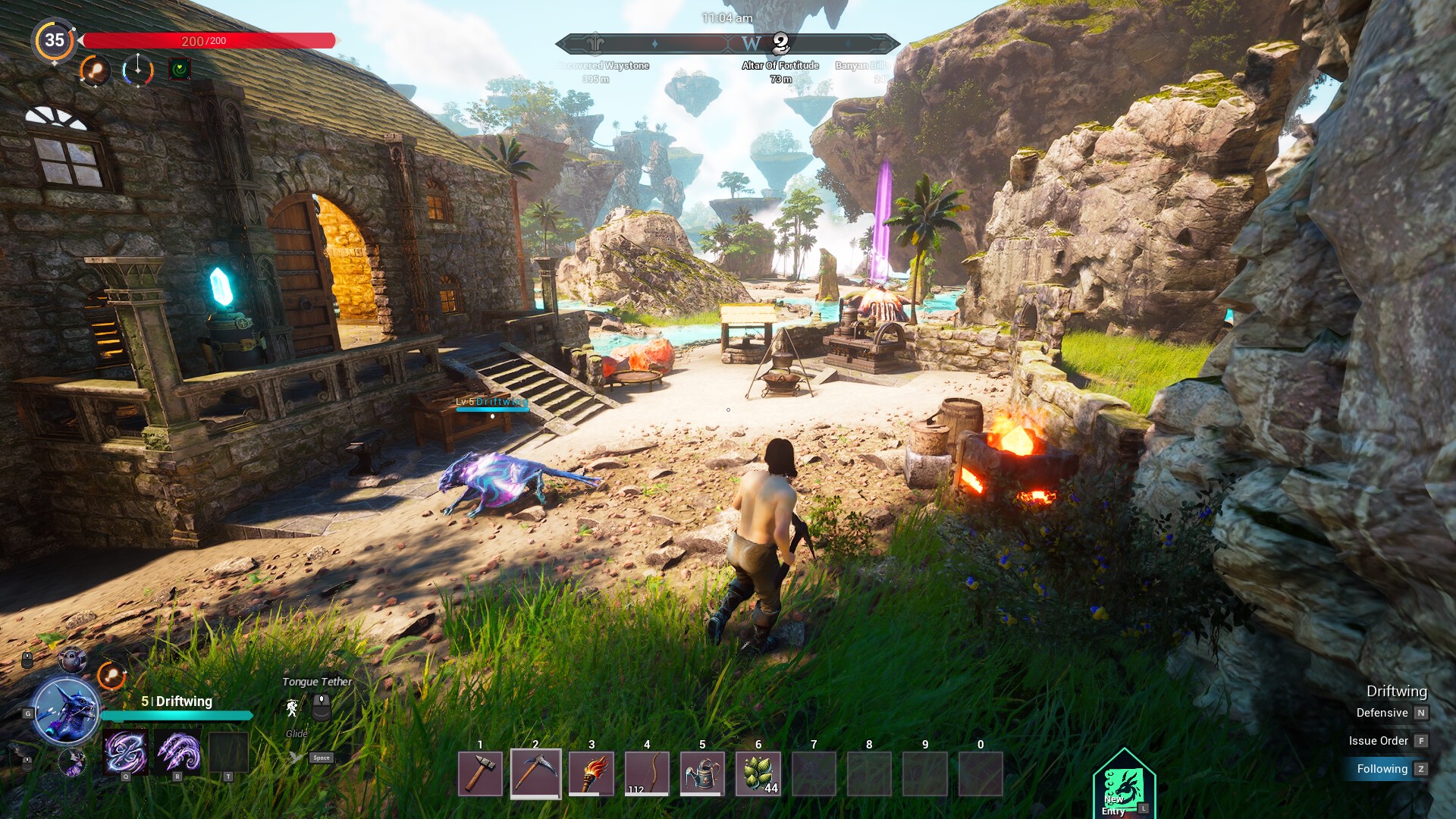1456x819 pixels.
Task: Pick the green seeds stack of 44
Action: (x=758, y=773)
